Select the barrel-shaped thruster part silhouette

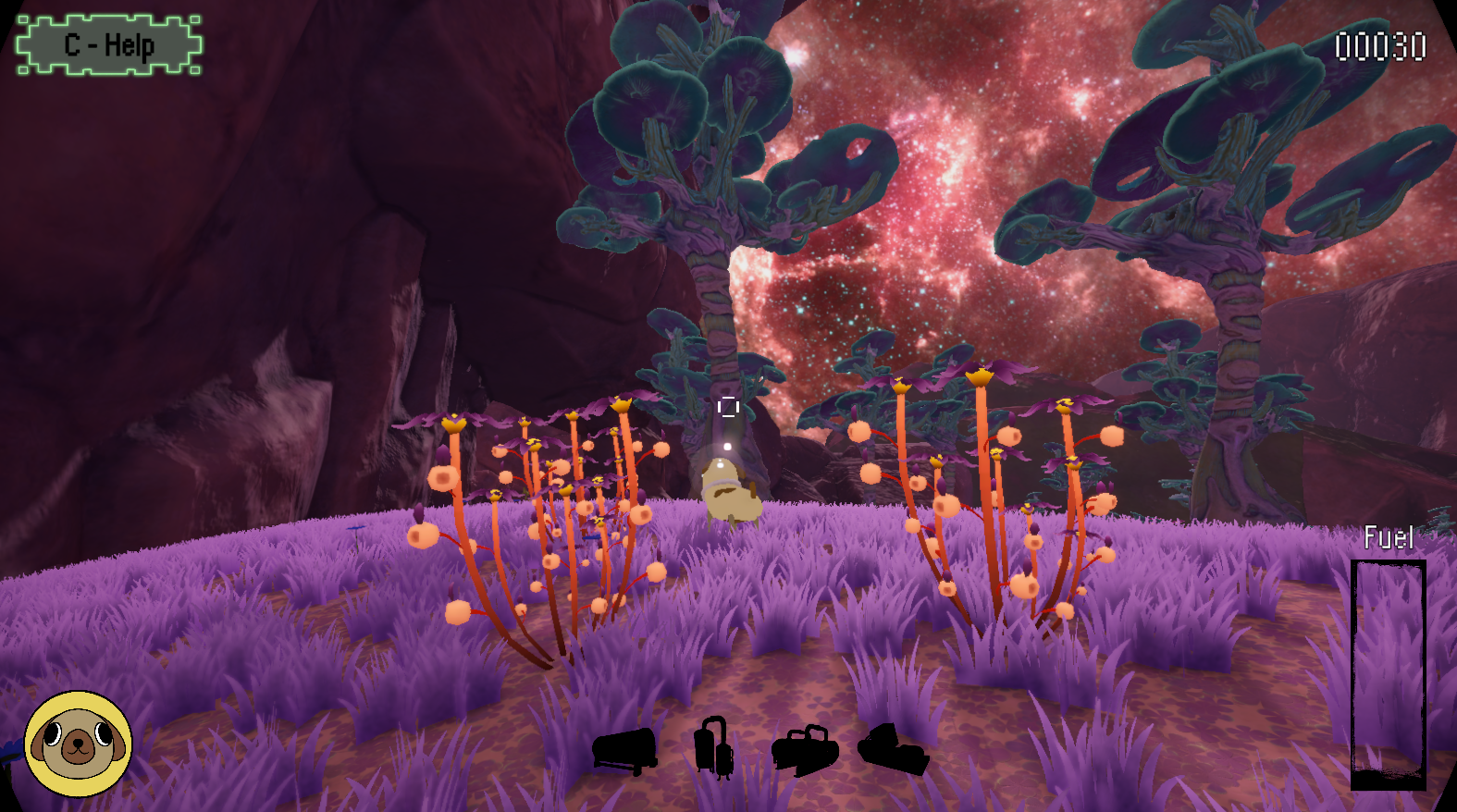(x=625, y=751)
